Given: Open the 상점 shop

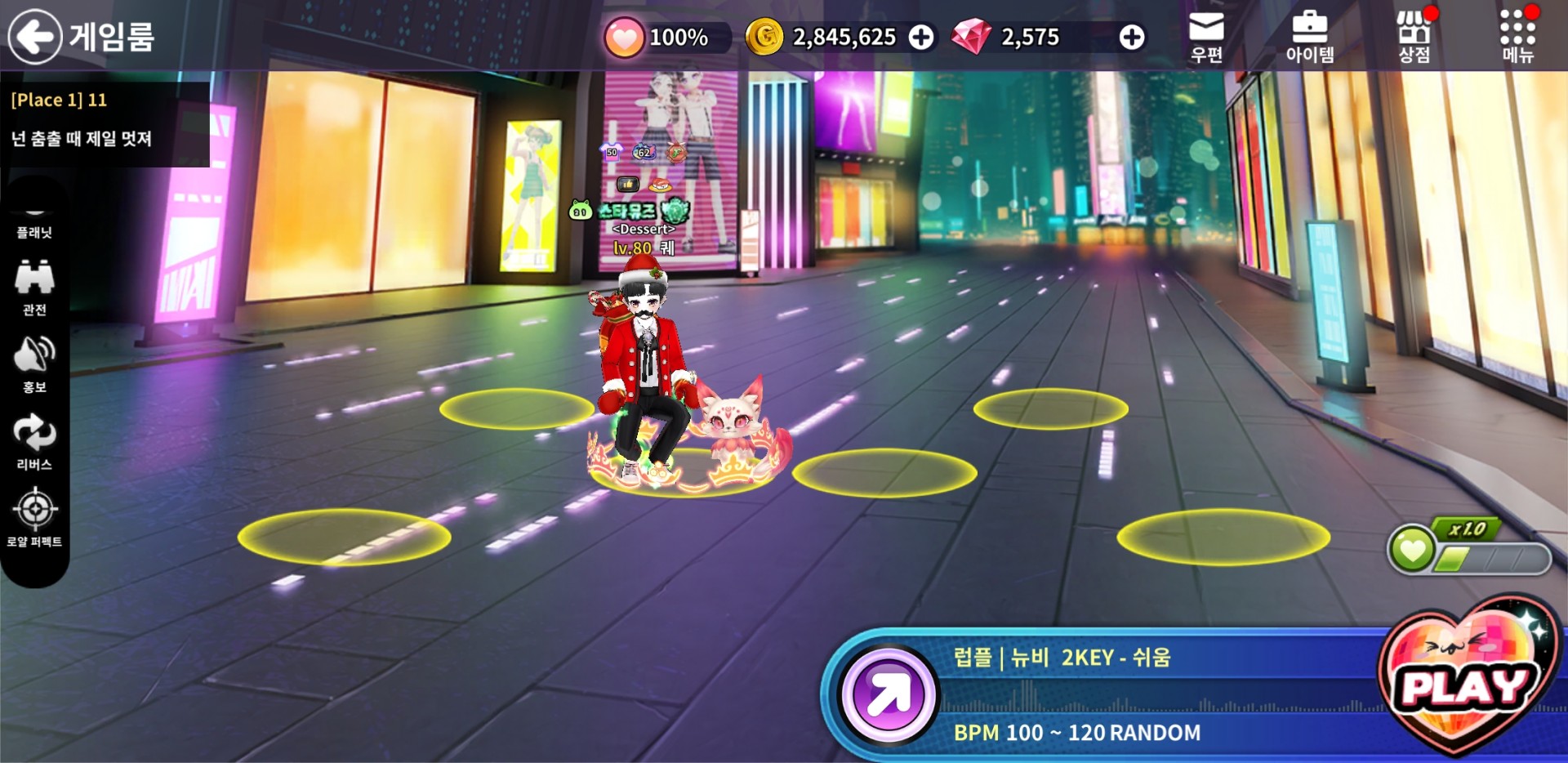Looking at the screenshot, I should click(1414, 37).
